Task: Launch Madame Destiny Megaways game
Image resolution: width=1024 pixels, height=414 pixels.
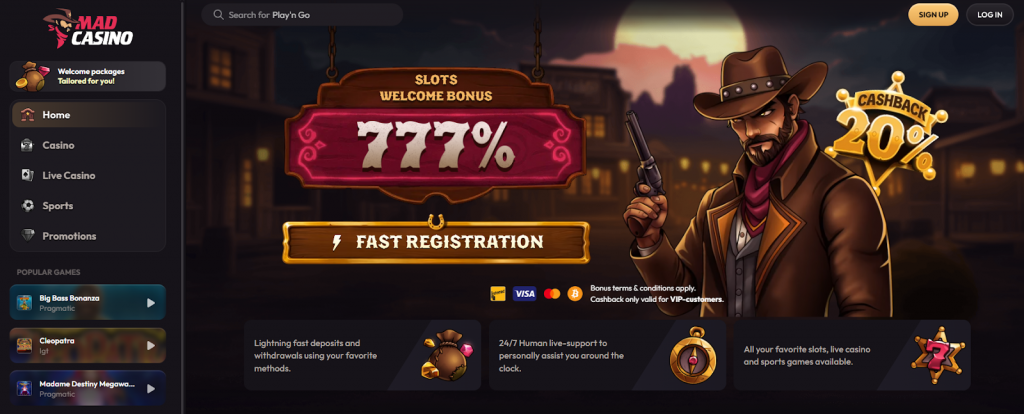Action: (x=88, y=387)
